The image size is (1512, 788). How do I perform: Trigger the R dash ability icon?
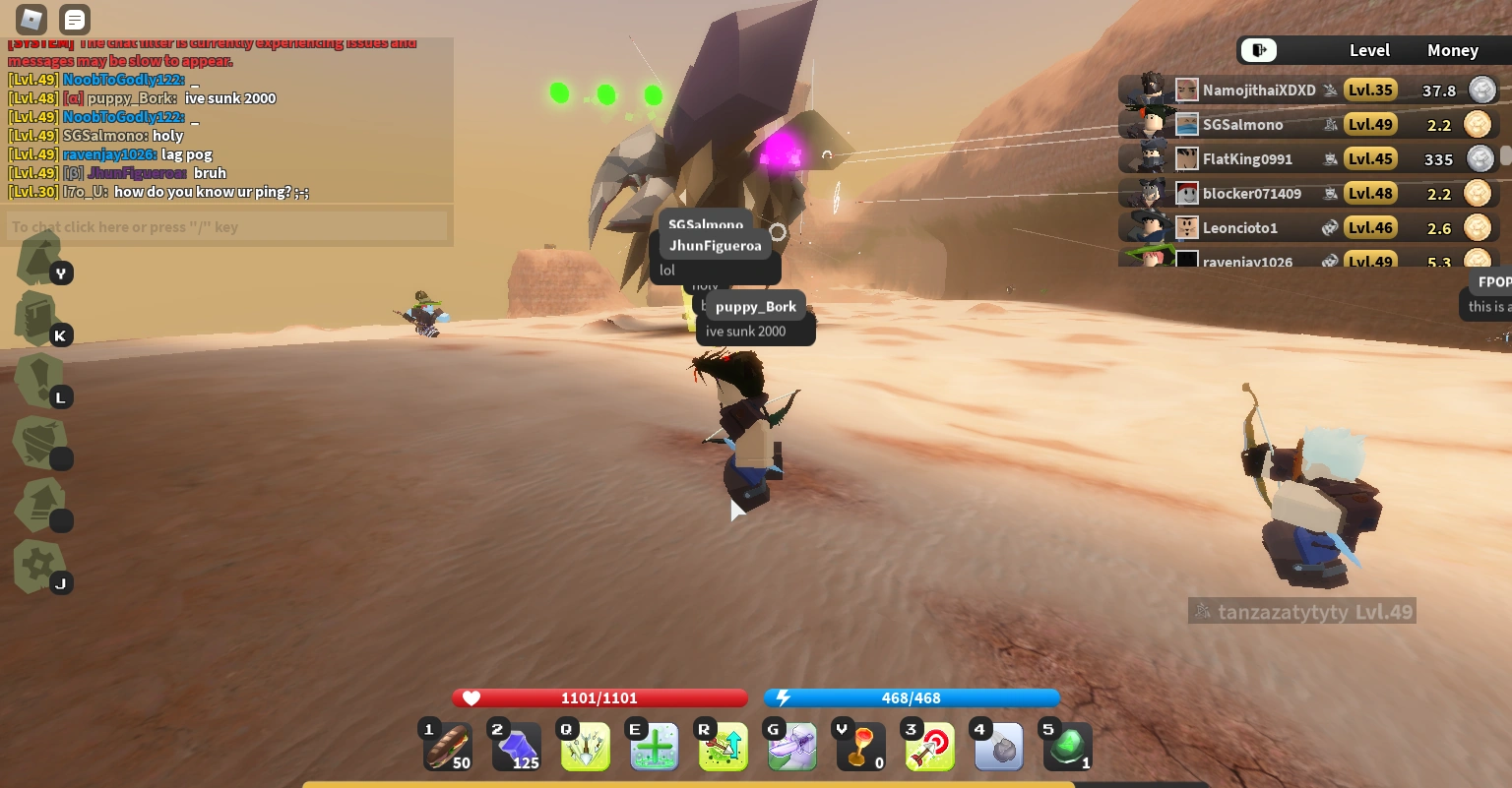723,746
